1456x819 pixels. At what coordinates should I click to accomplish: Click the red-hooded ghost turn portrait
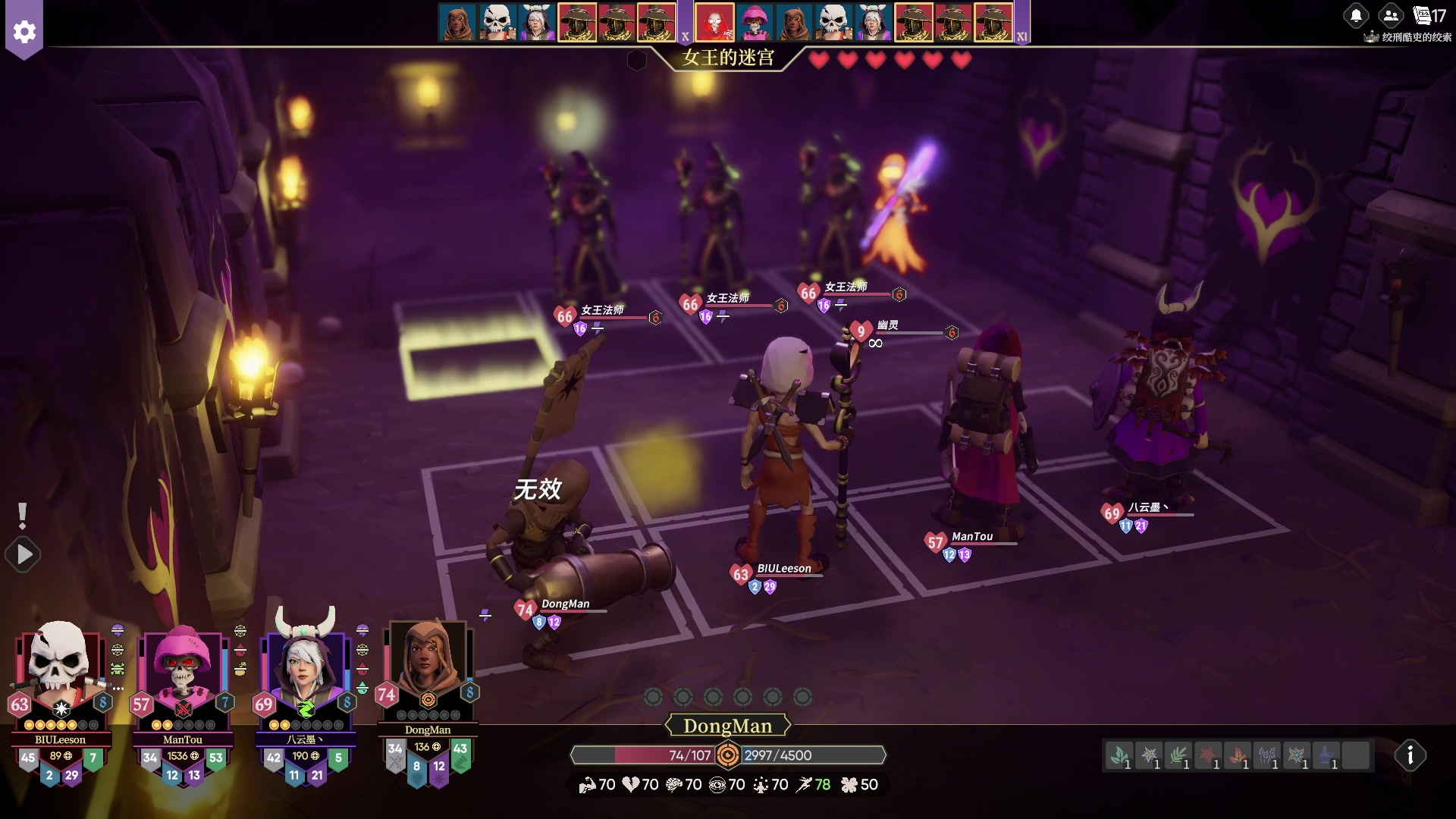(x=714, y=23)
